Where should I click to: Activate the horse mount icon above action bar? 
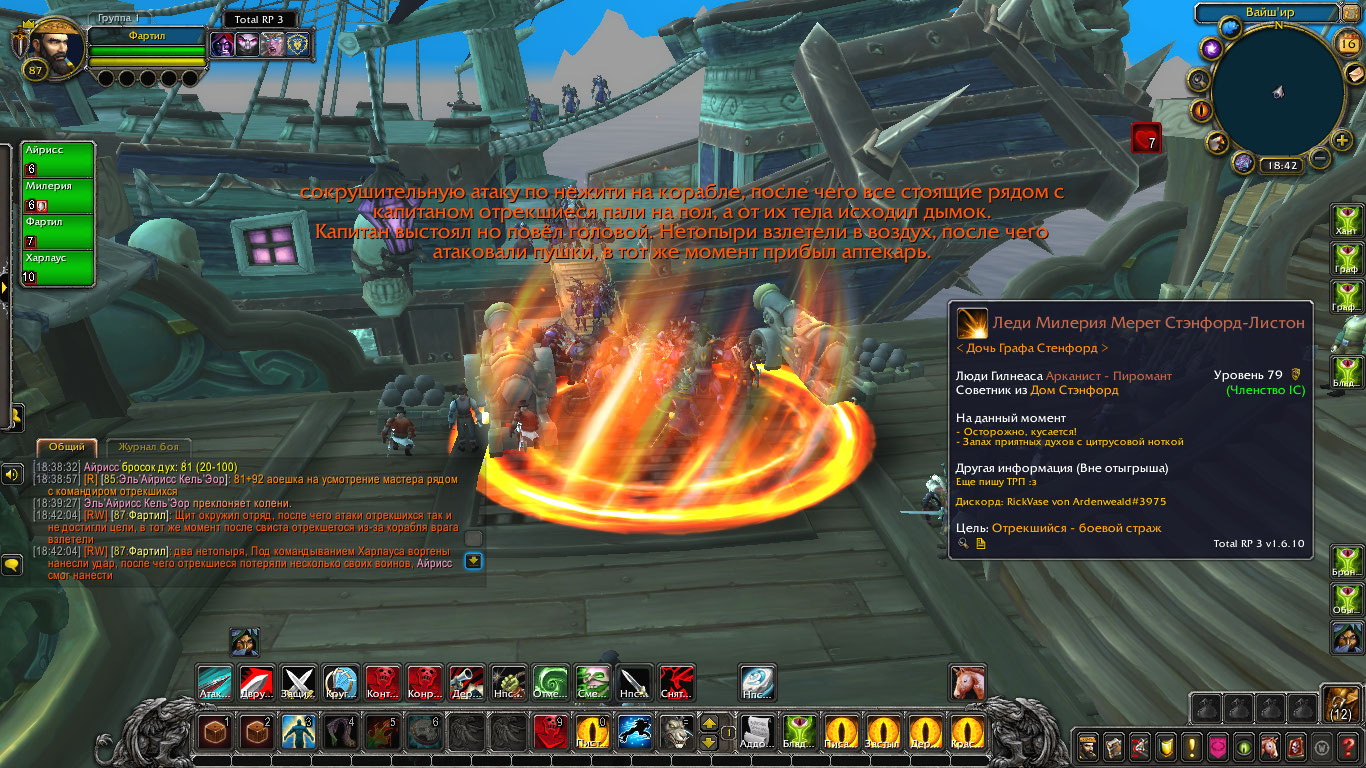(x=967, y=683)
